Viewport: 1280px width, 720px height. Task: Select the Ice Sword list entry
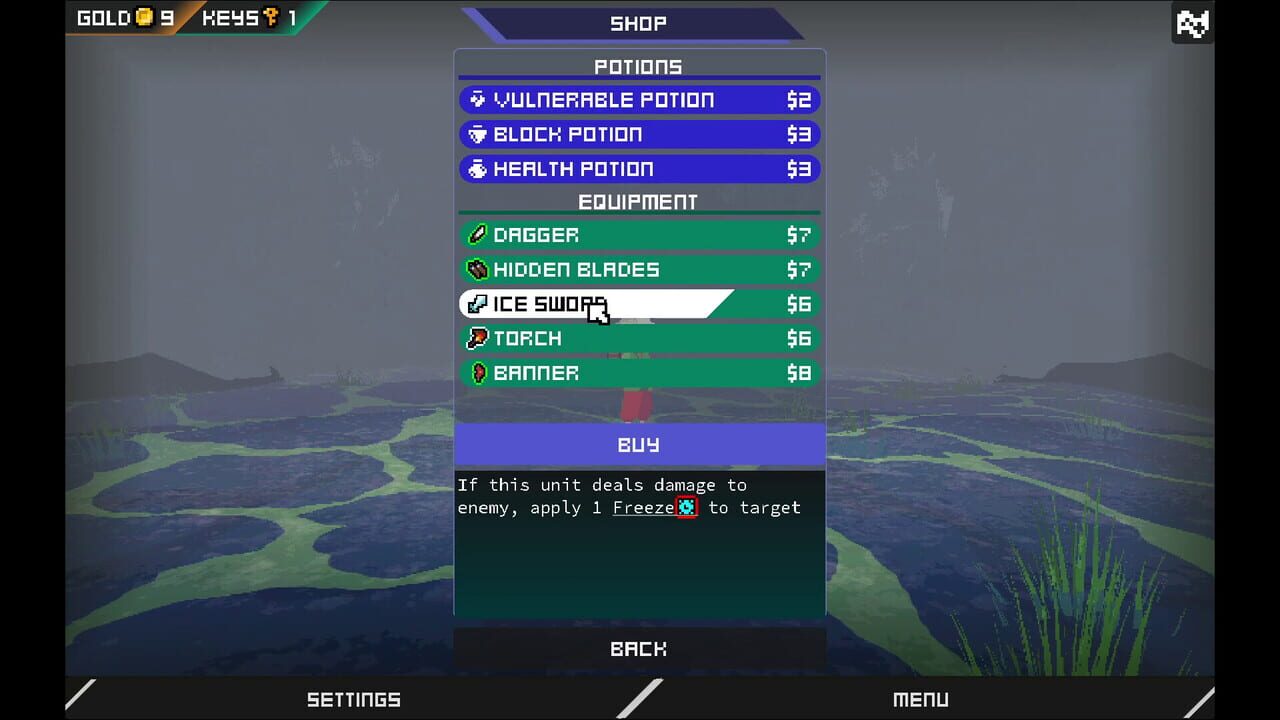[600, 303]
